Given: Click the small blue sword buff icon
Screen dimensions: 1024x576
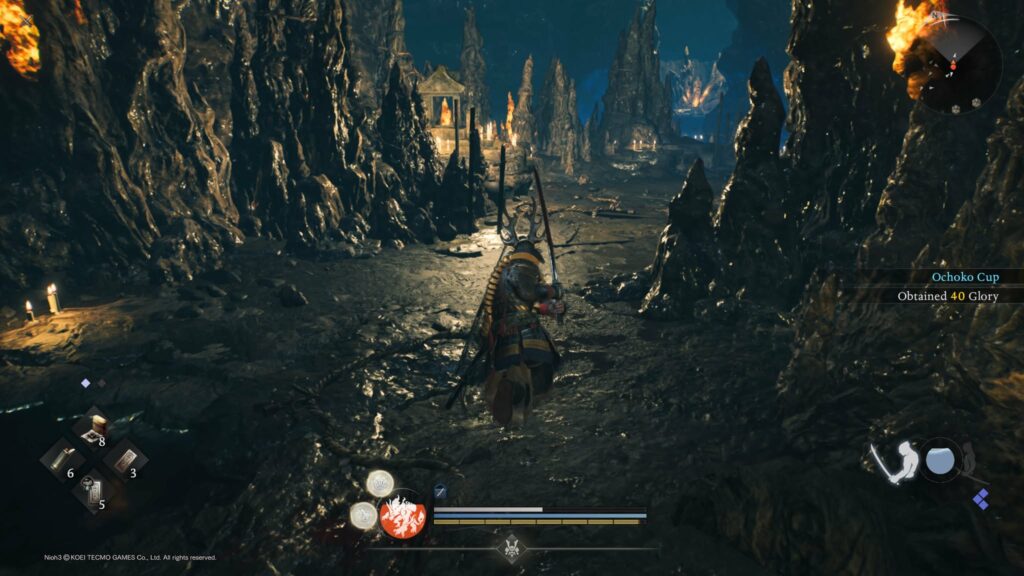Looking at the screenshot, I should pos(441,490).
